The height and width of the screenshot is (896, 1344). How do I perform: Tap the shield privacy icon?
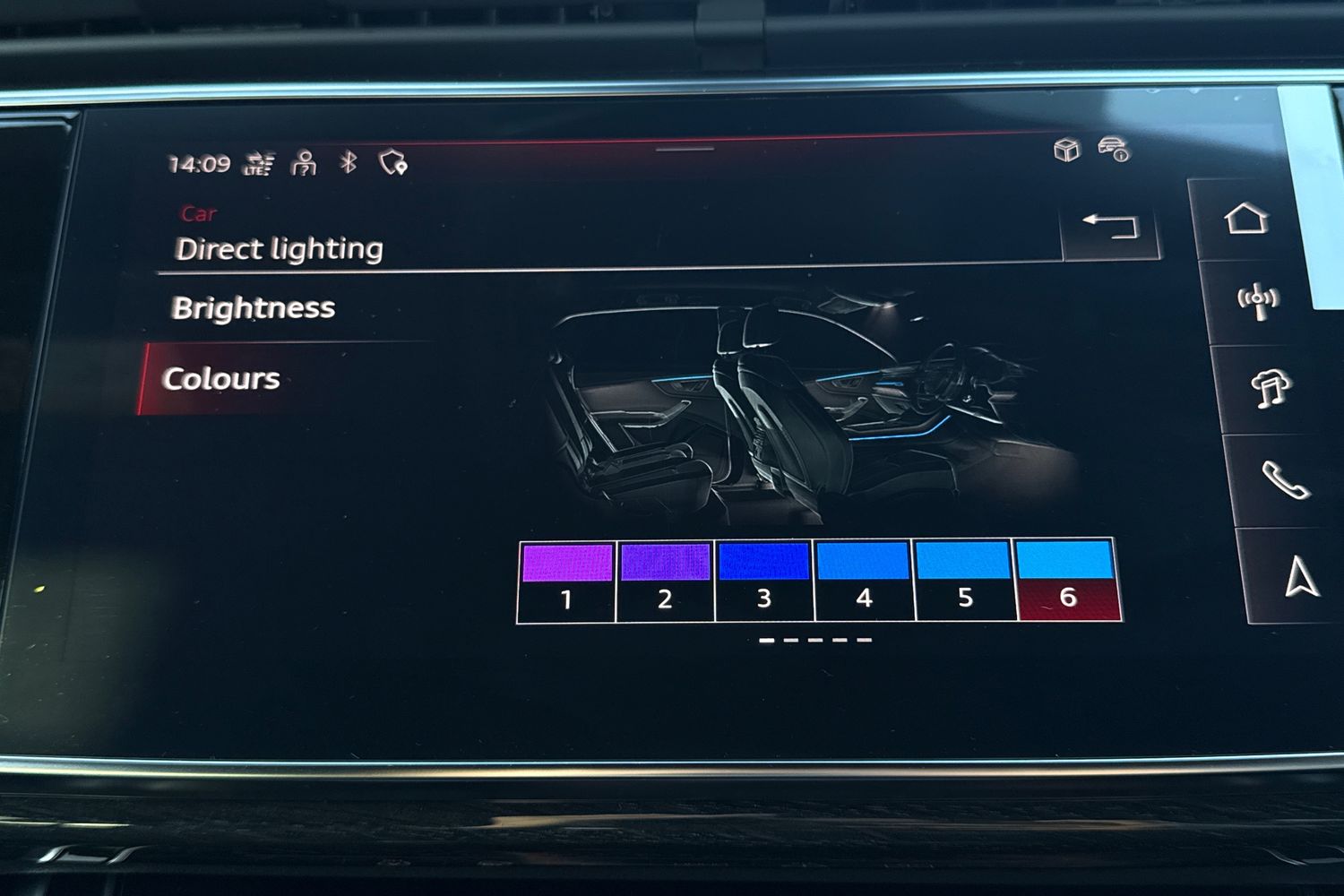tap(392, 162)
